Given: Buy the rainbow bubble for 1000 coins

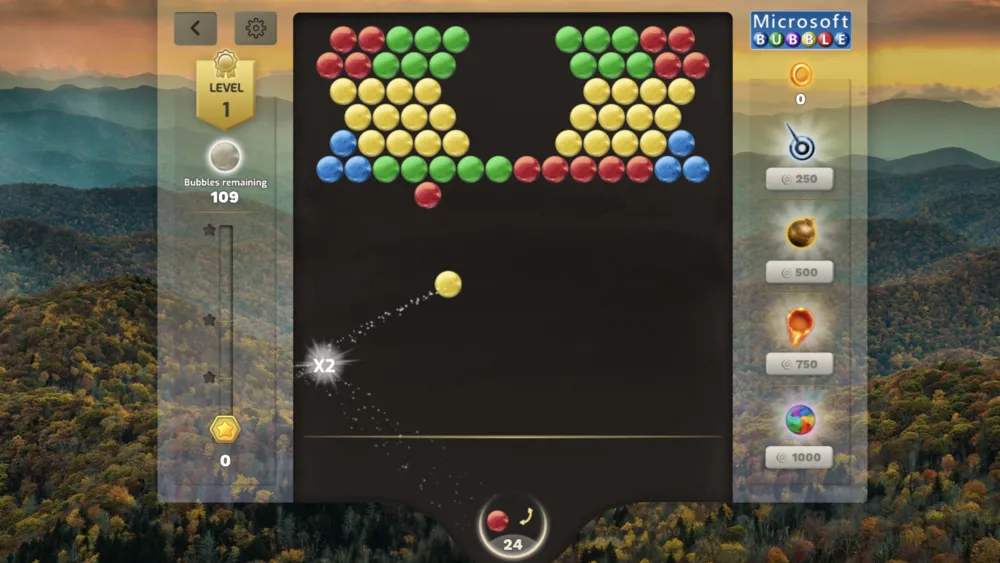Looking at the screenshot, I should click(x=800, y=457).
